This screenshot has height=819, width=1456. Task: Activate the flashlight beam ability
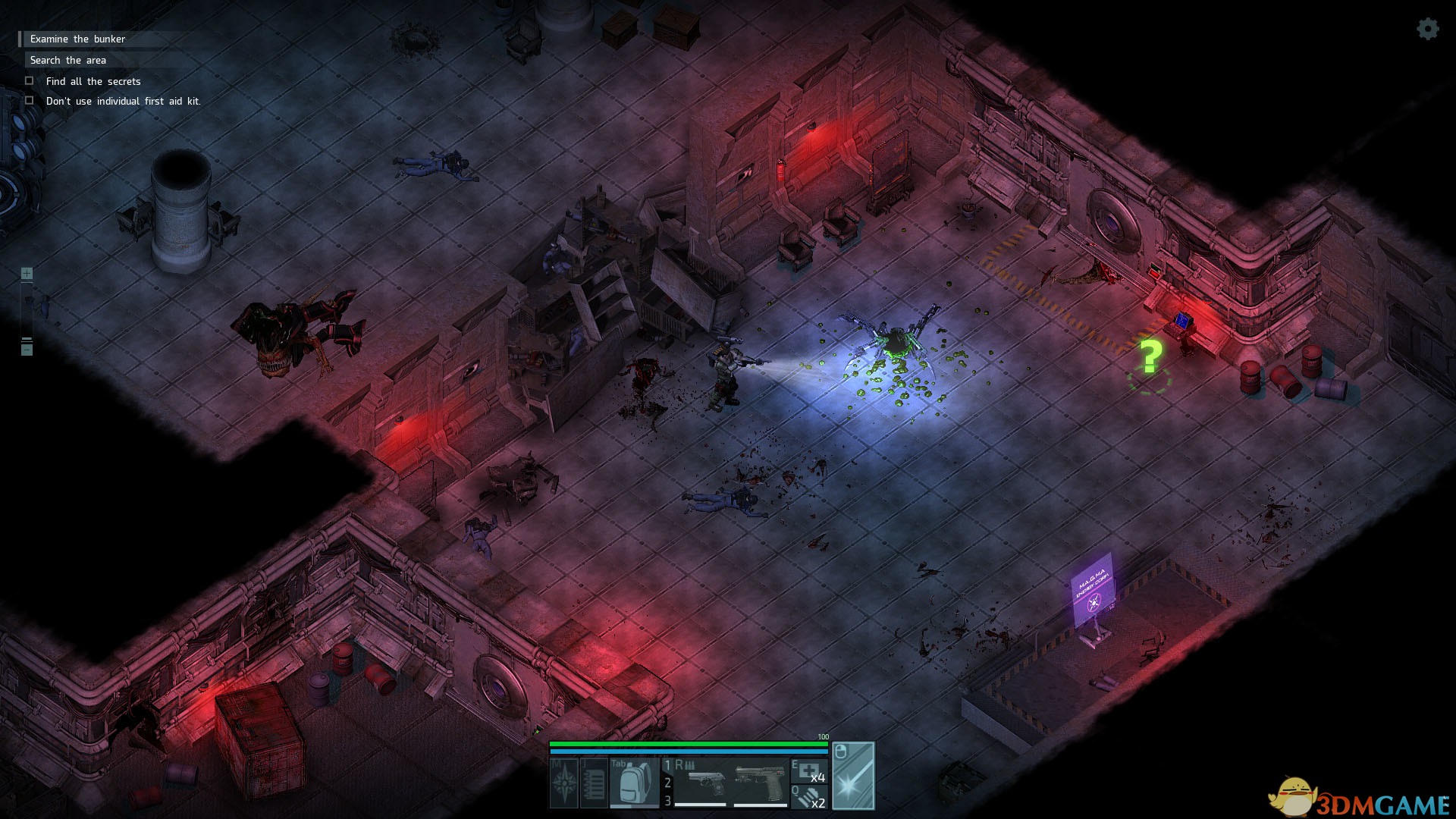click(854, 776)
